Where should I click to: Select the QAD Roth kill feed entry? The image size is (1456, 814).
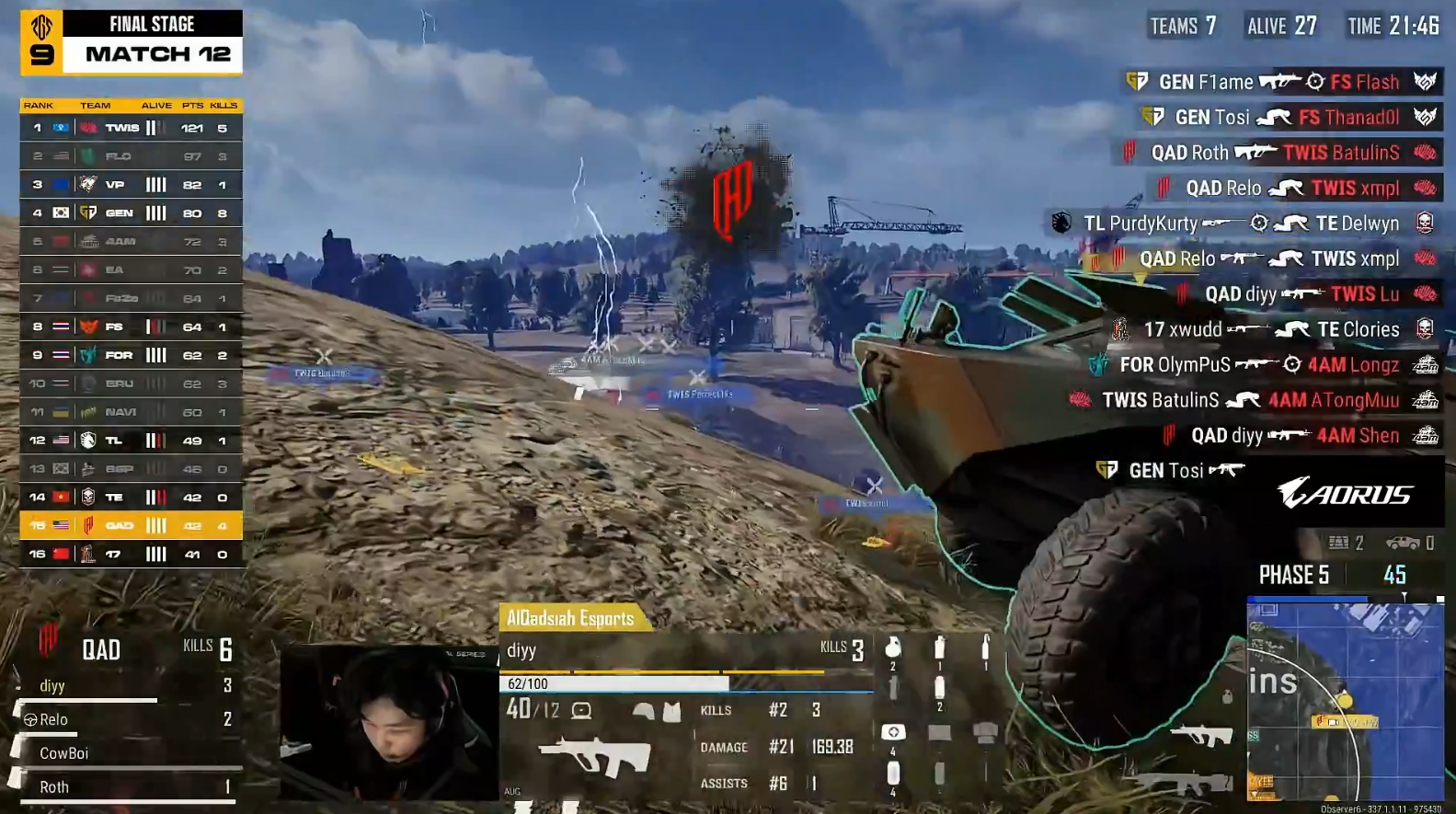click(x=1280, y=153)
